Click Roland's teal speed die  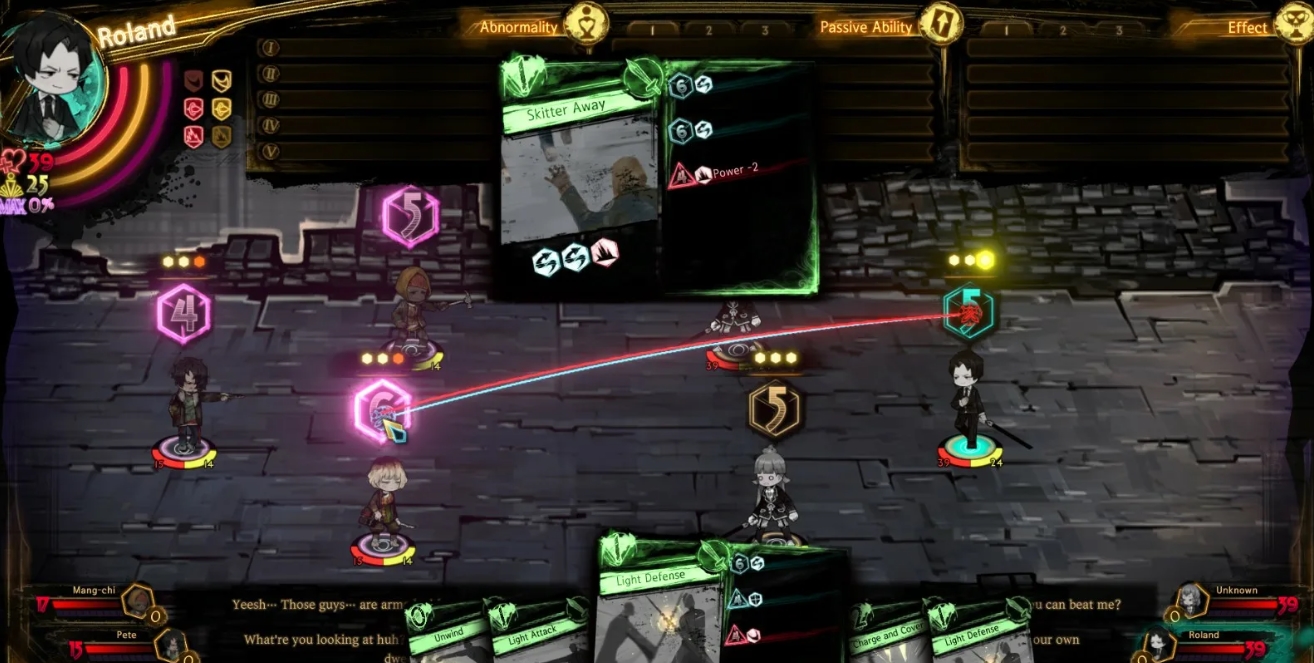[970, 313]
